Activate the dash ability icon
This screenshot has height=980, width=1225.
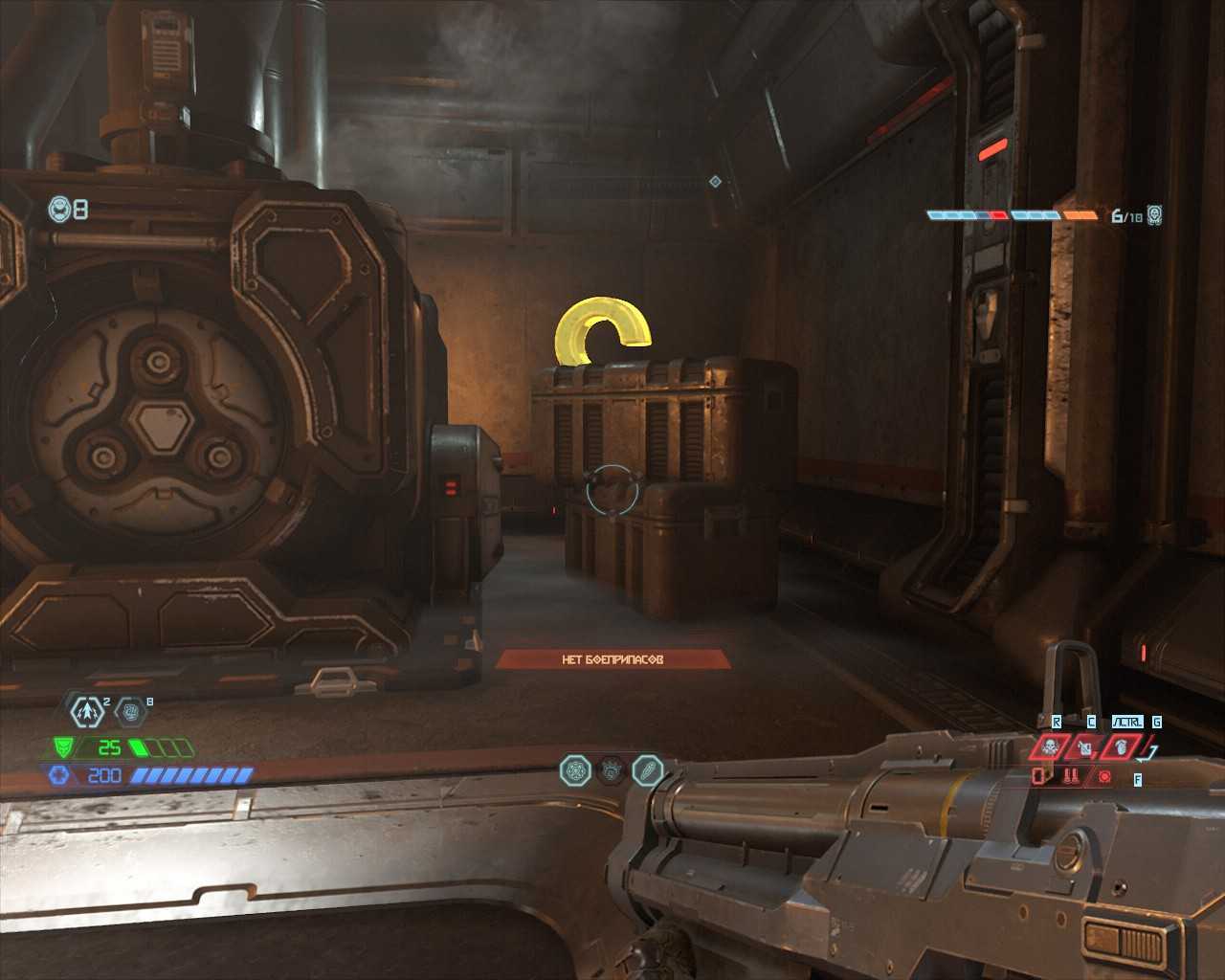(x=87, y=711)
